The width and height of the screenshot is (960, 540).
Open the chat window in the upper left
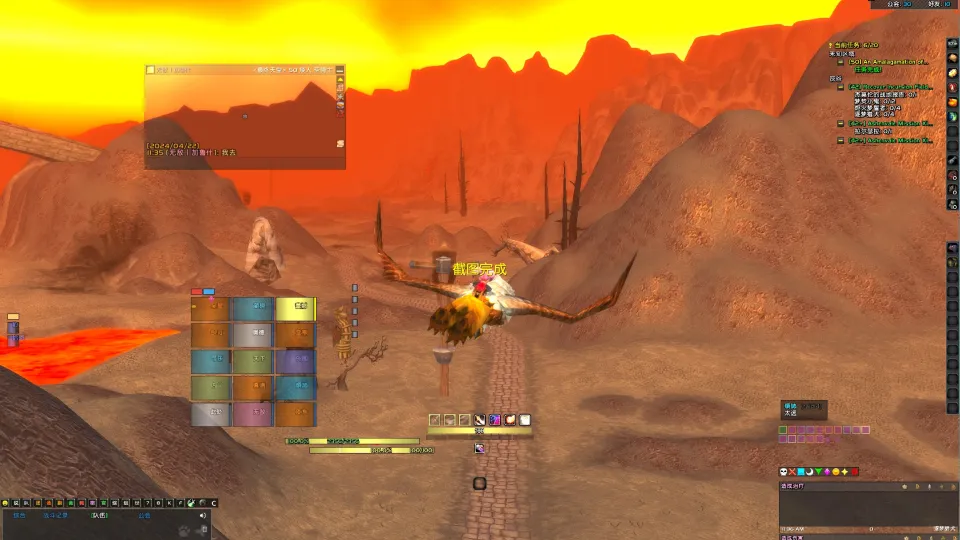[x=244, y=117]
